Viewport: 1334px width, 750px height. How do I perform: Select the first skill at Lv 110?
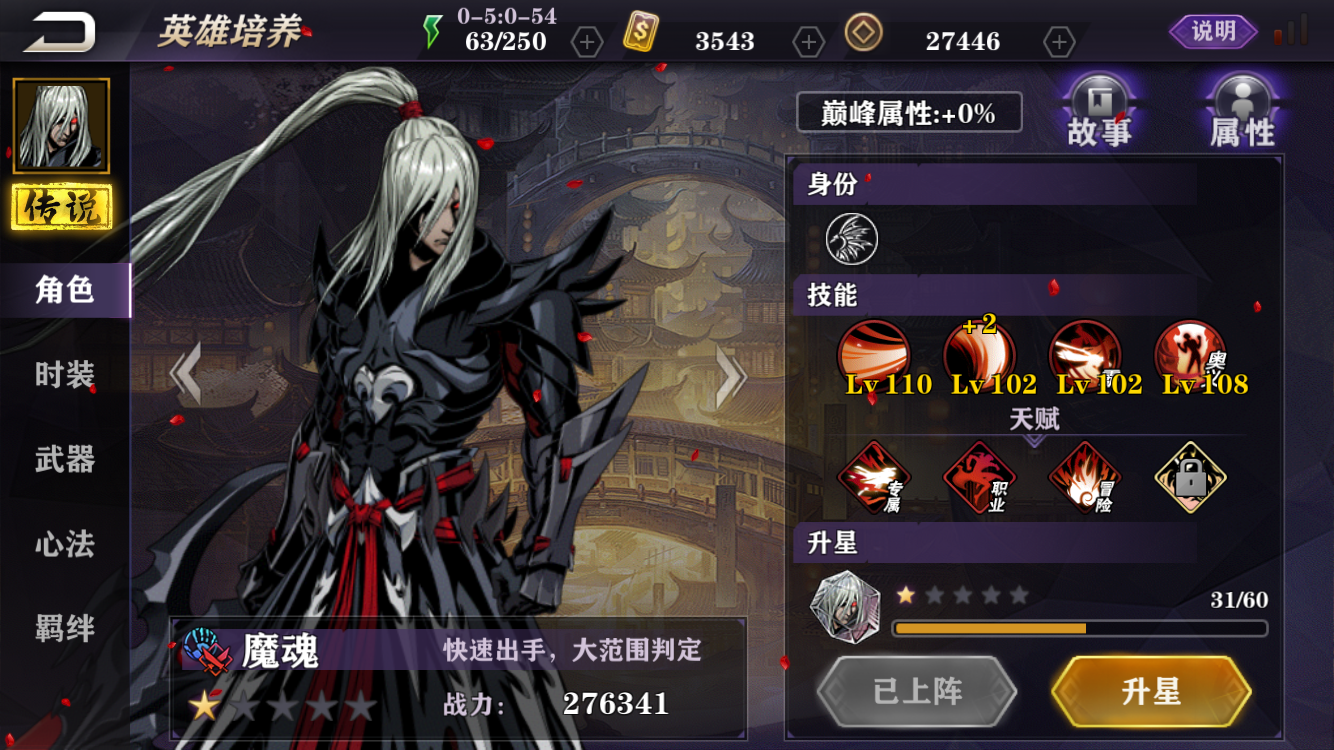point(875,350)
